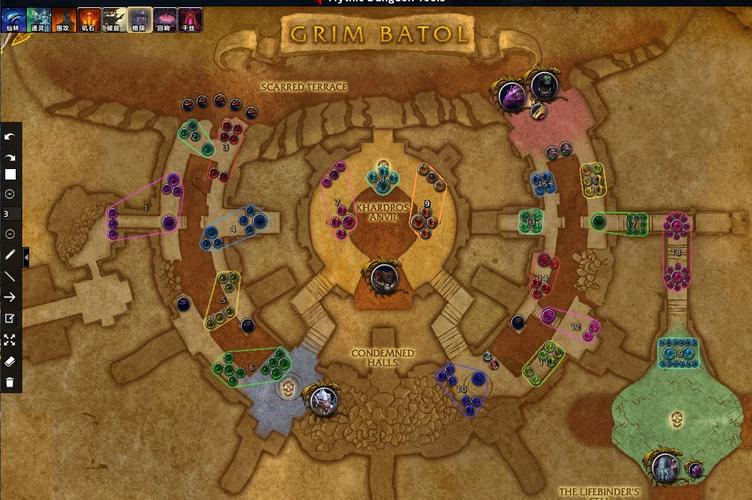Open the white color swatch picker
Image resolution: width=752 pixels, height=500 pixels.
(x=10, y=174)
